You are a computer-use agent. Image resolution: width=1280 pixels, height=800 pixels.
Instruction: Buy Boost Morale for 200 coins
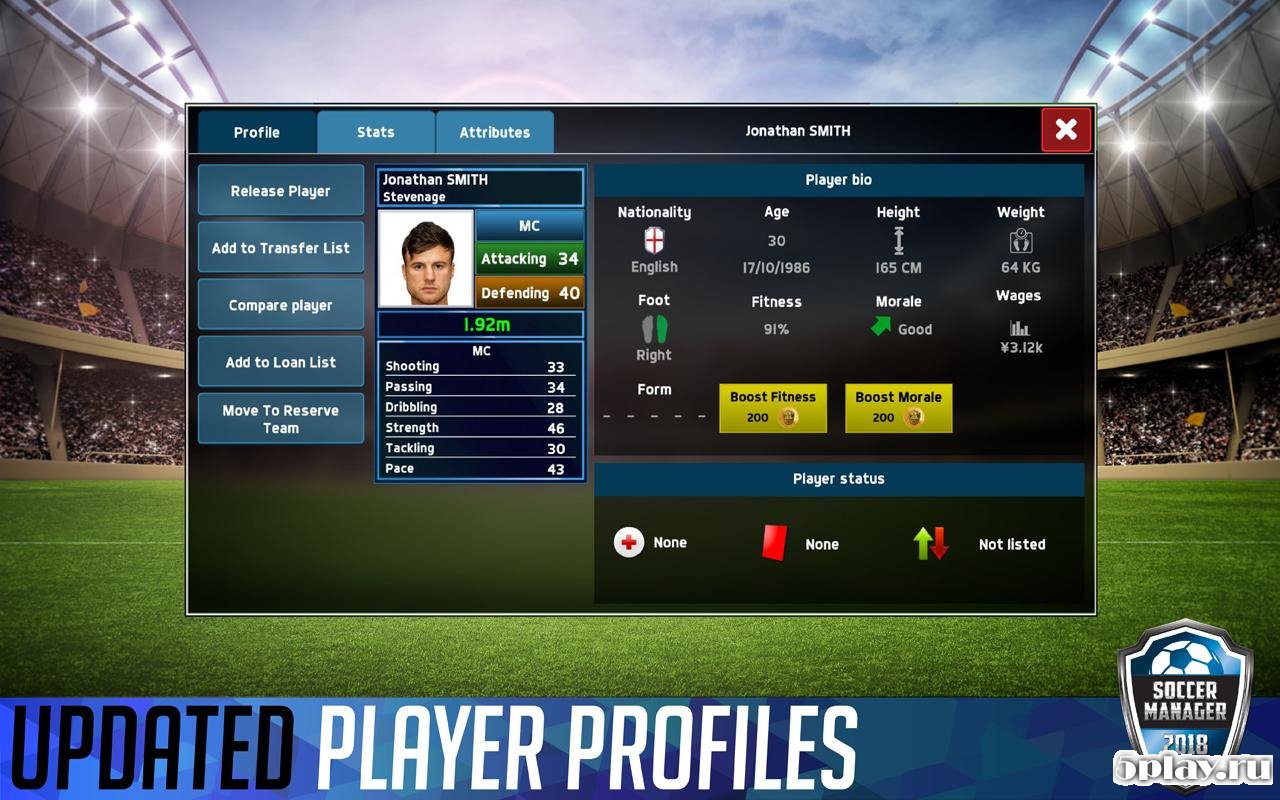[898, 407]
